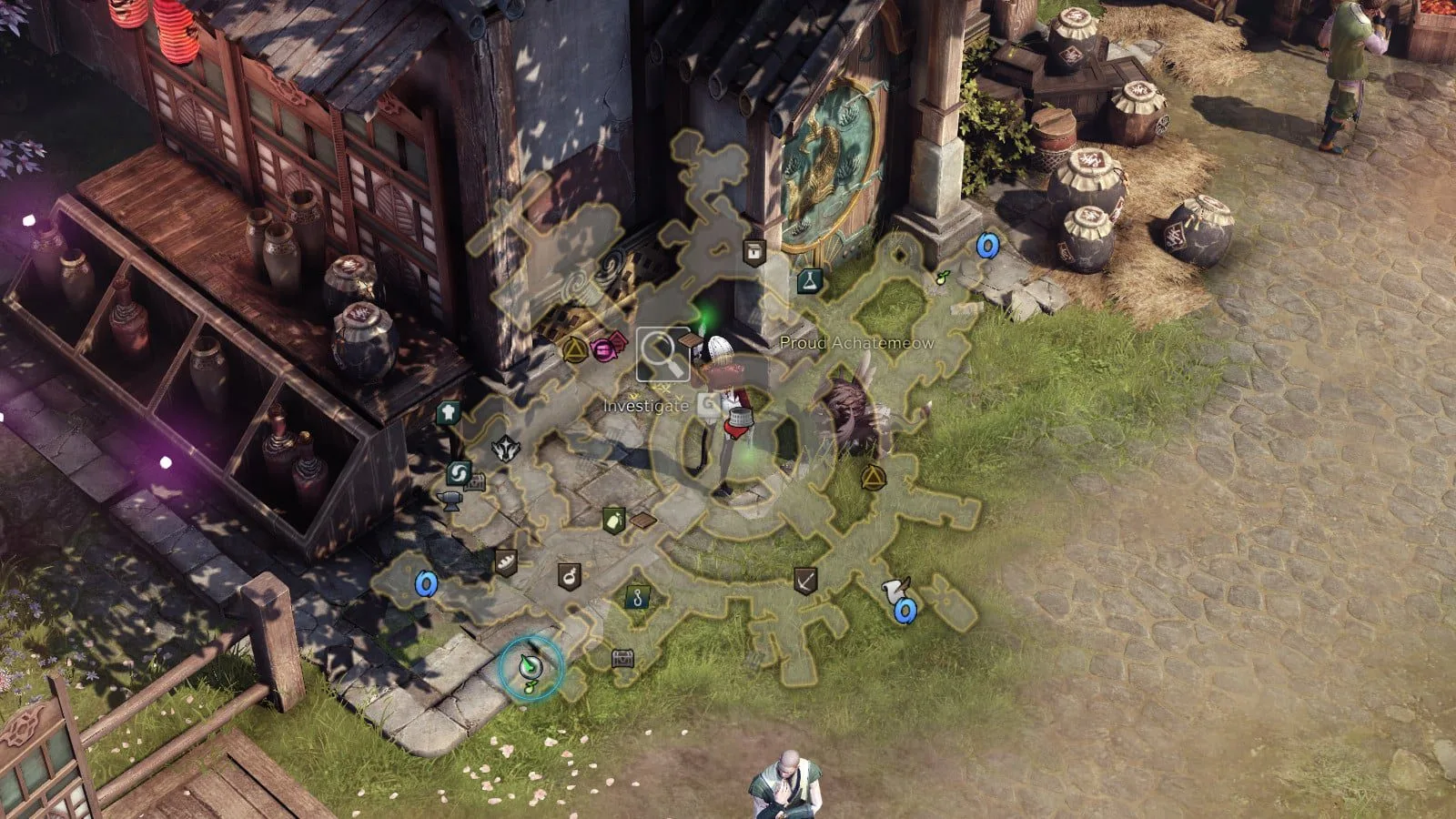The image size is (1456, 819).
Task: Click the conical flask map marker
Action: 810,281
